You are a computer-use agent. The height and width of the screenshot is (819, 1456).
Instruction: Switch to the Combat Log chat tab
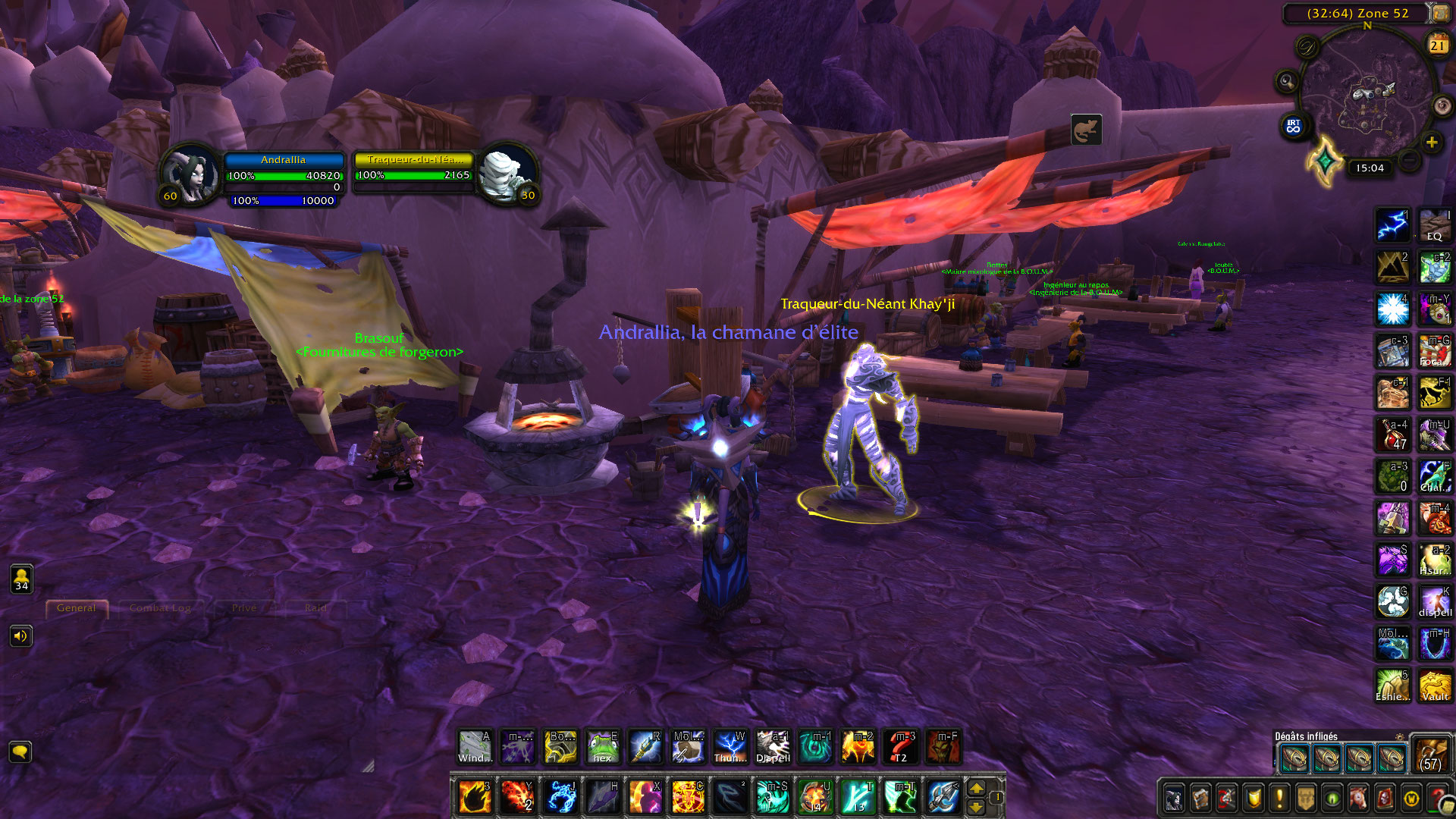pos(161,608)
